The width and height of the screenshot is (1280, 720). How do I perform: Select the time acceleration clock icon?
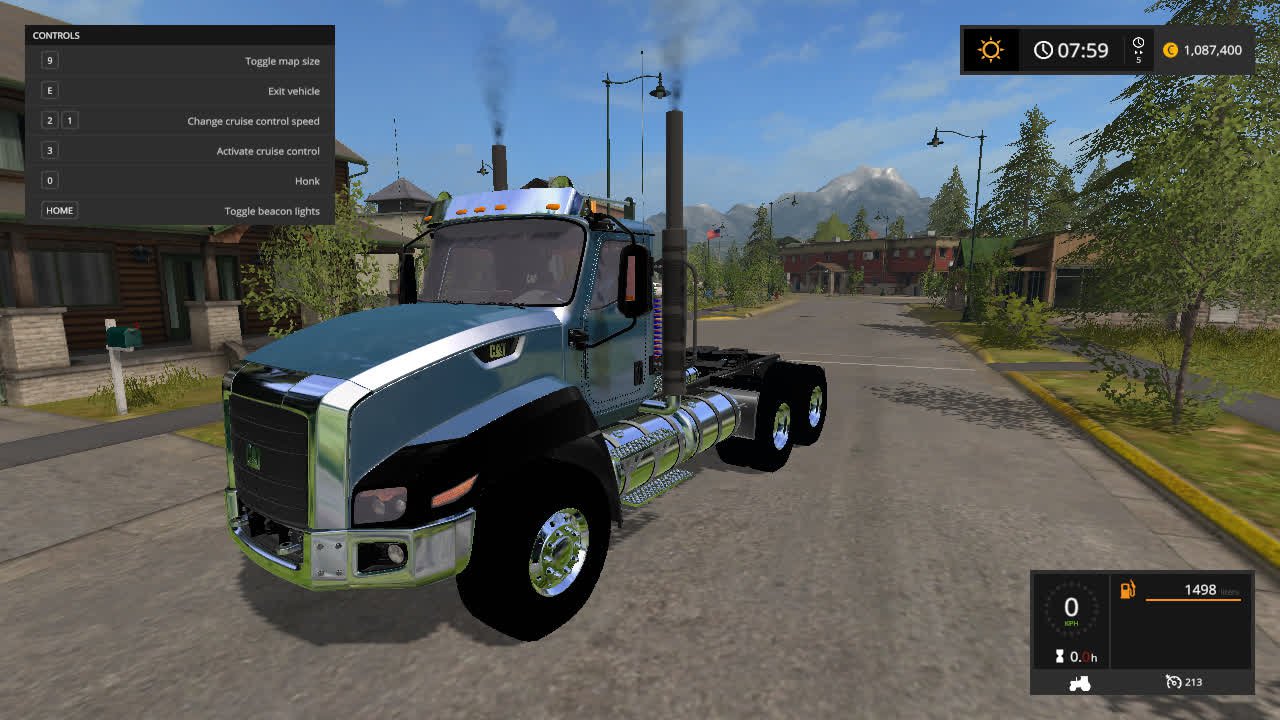click(1138, 45)
